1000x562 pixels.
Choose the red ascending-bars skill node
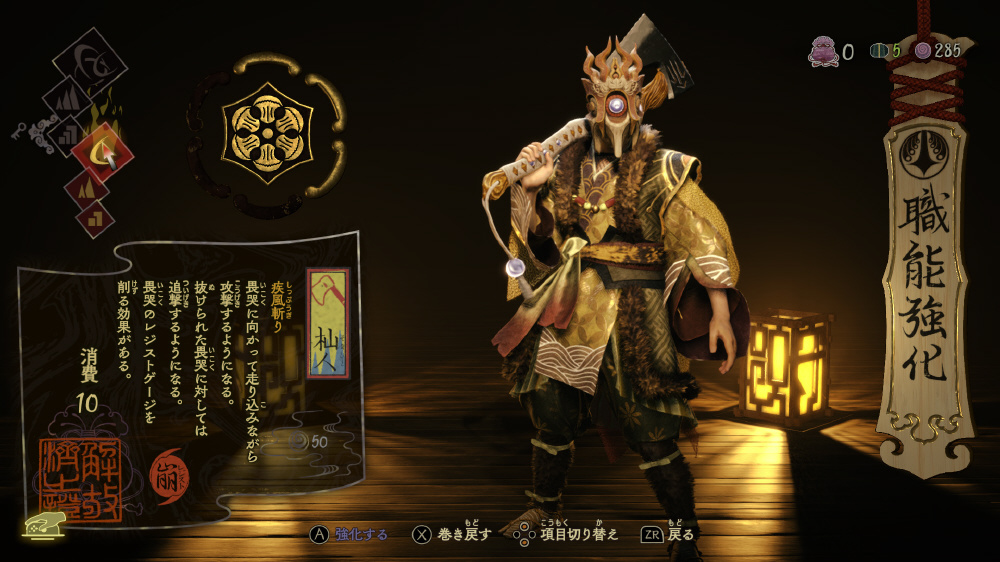tap(95, 216)
